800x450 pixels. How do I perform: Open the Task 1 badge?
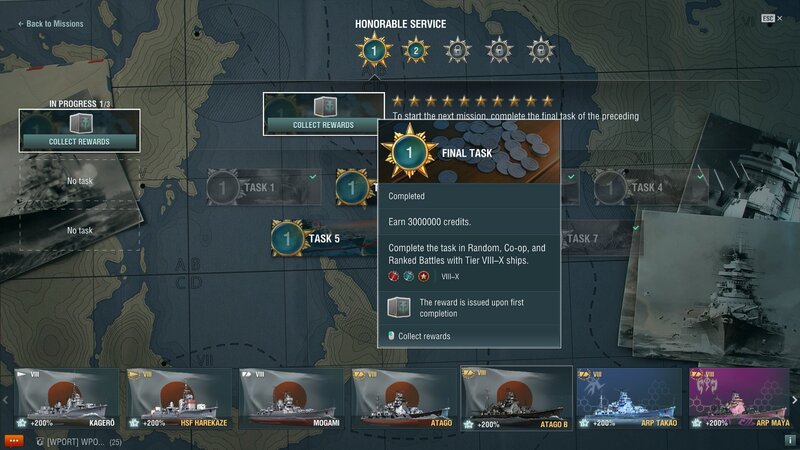tap(244, 187)
